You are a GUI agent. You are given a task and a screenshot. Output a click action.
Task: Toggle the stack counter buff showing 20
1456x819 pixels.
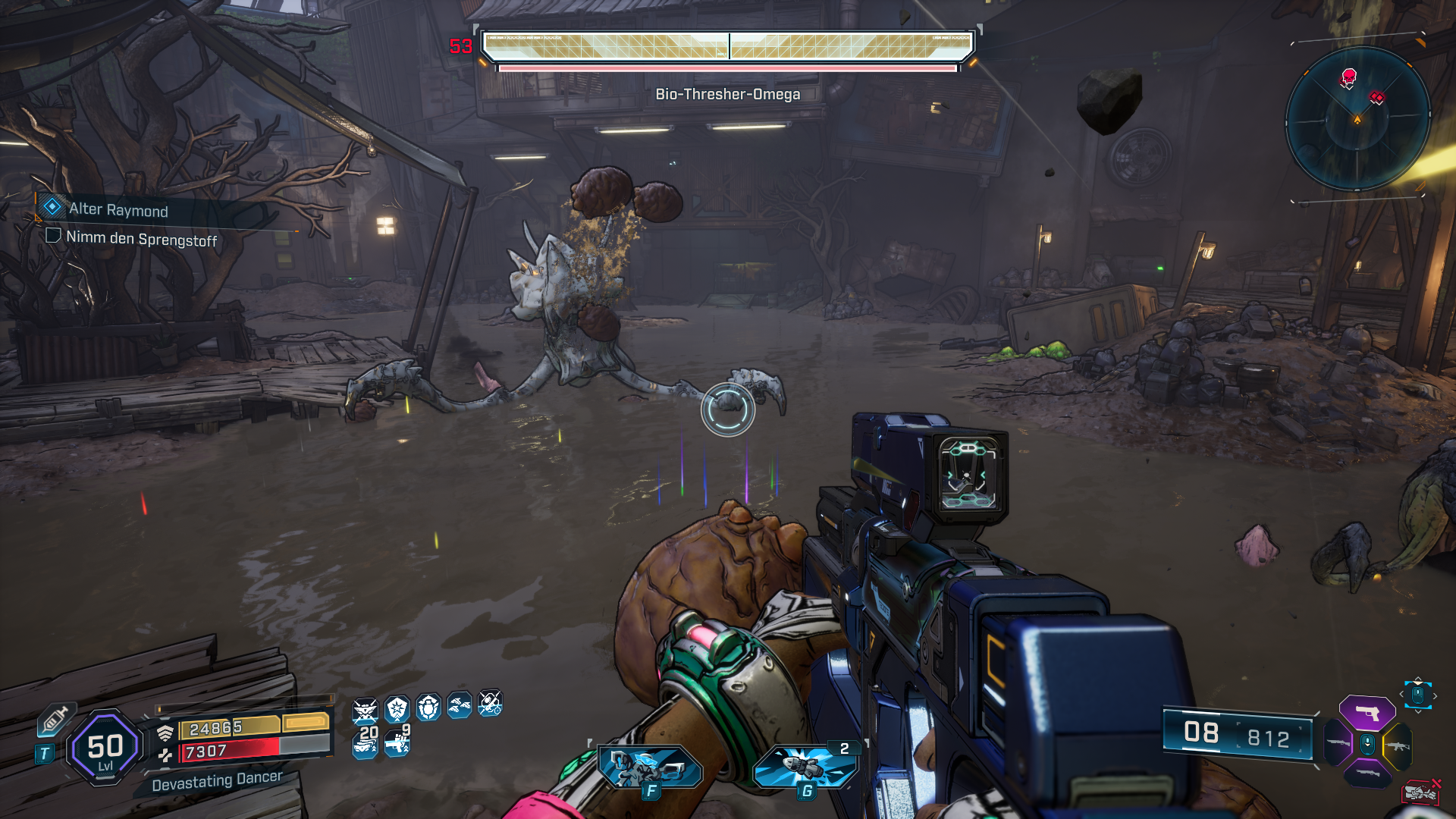pos(365,745)
